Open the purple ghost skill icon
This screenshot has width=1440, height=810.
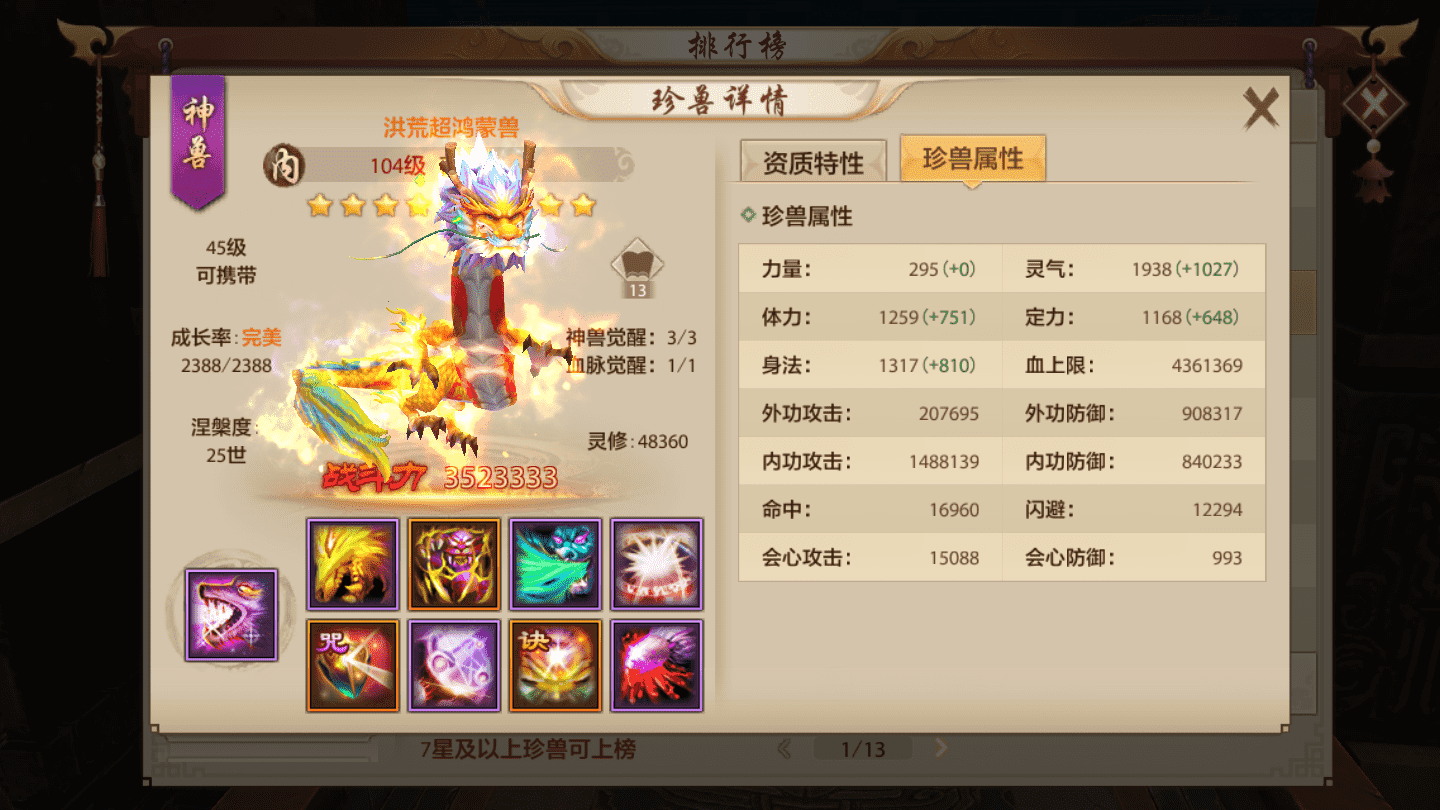pos(453,664)
